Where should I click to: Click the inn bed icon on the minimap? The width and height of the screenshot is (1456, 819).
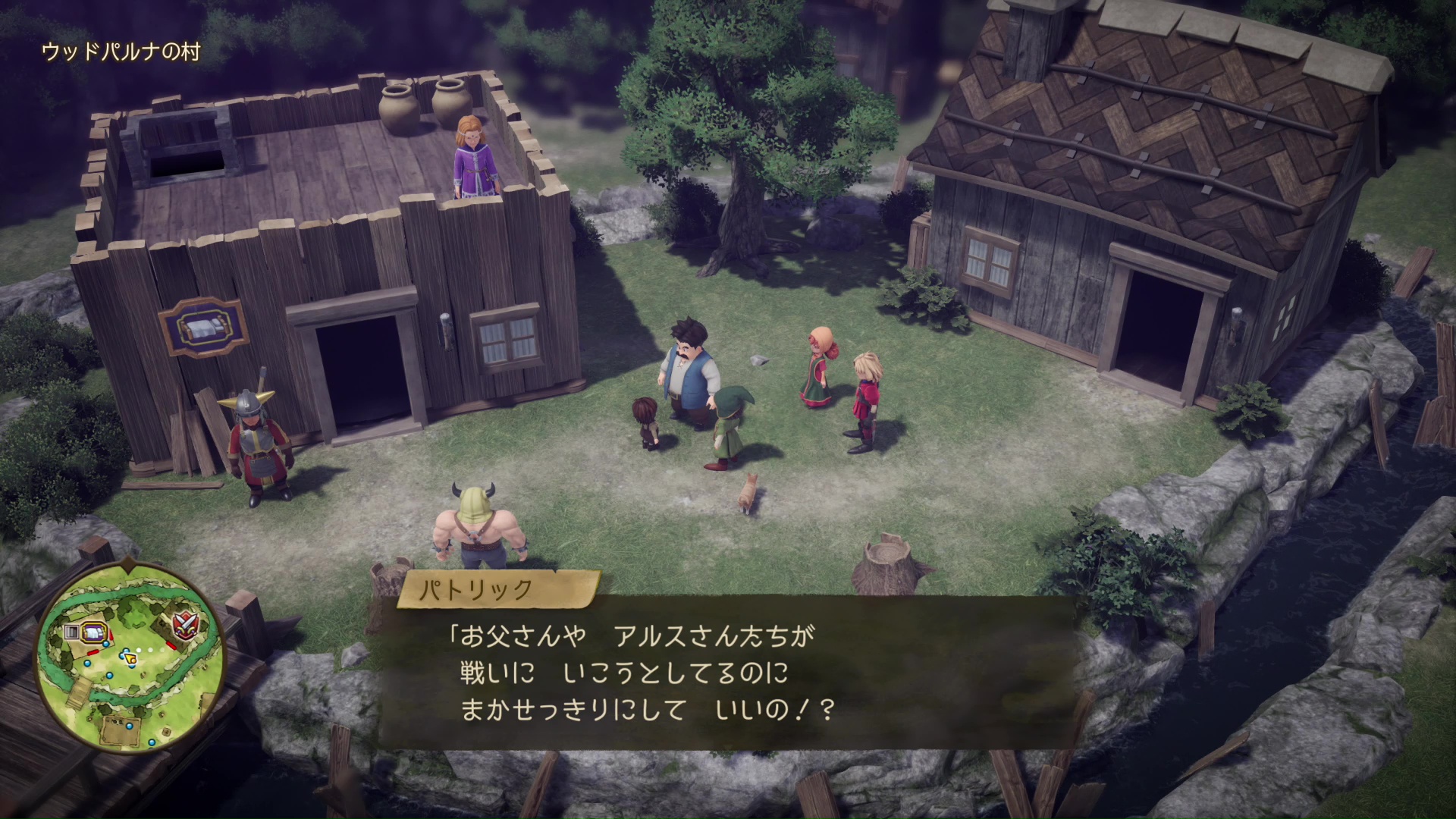[95, 631]
